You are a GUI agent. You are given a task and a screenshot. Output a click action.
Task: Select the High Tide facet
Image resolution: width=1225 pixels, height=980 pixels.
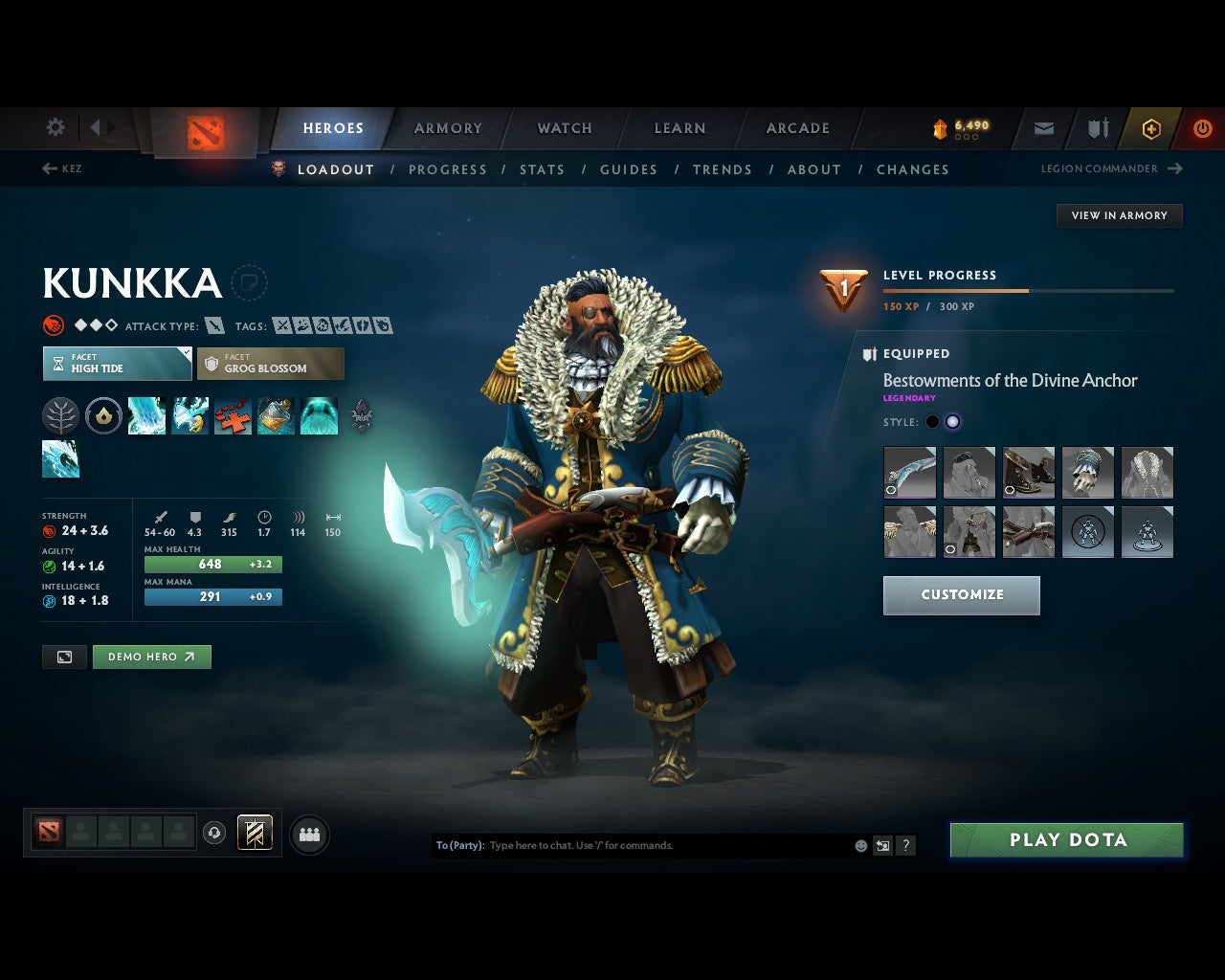[116, 364]
